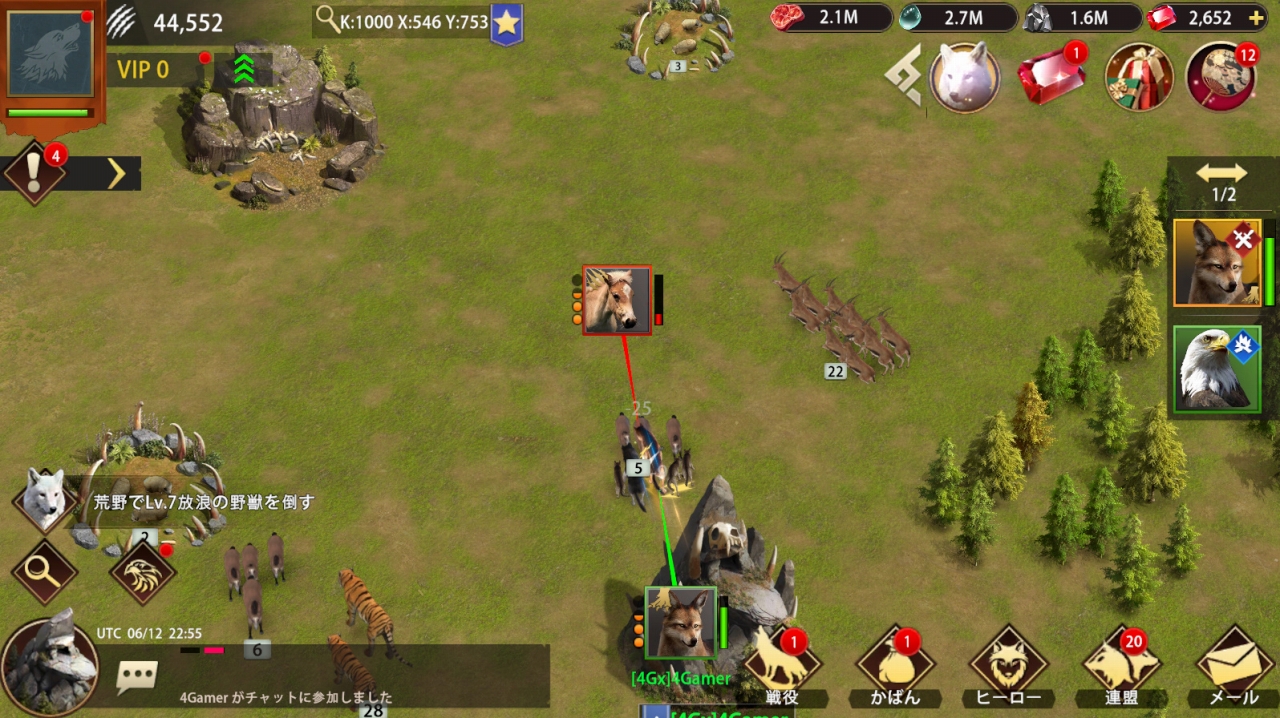Image resolution: width=1280 pixels, height=718 pixels.
Task: Expand the quest alert arrow panel
Action: click(x=116, y=174)
